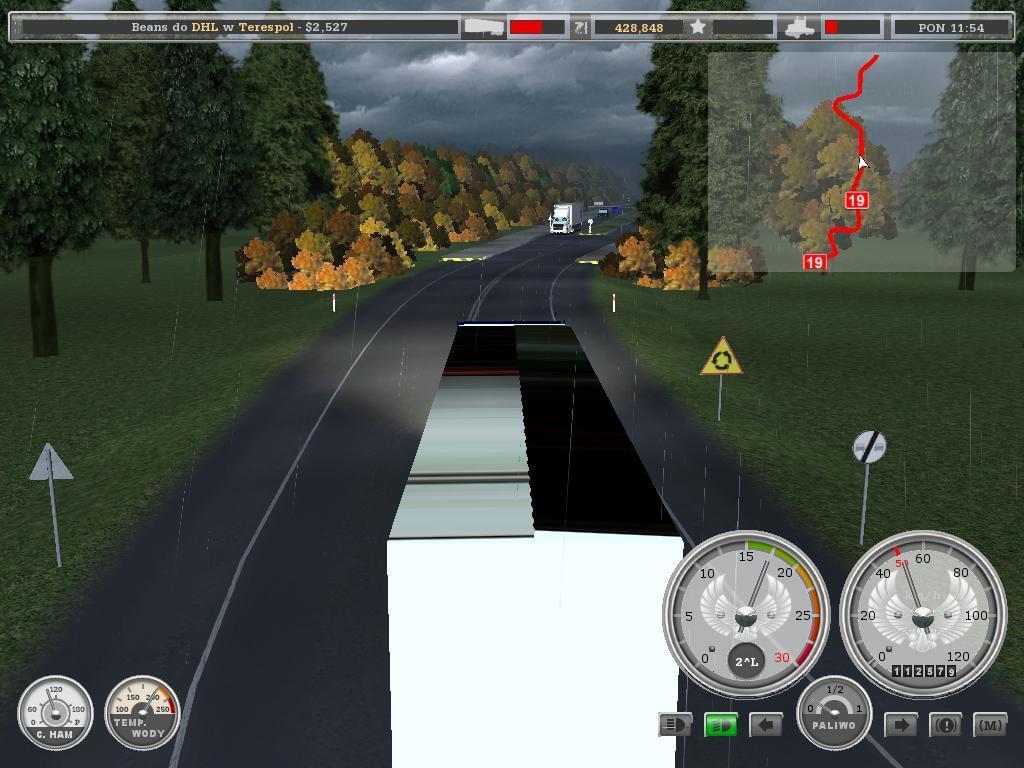Click the star reputation icon
The height and width of the screenshot is (768, 1024).
(x=698, y=27)
